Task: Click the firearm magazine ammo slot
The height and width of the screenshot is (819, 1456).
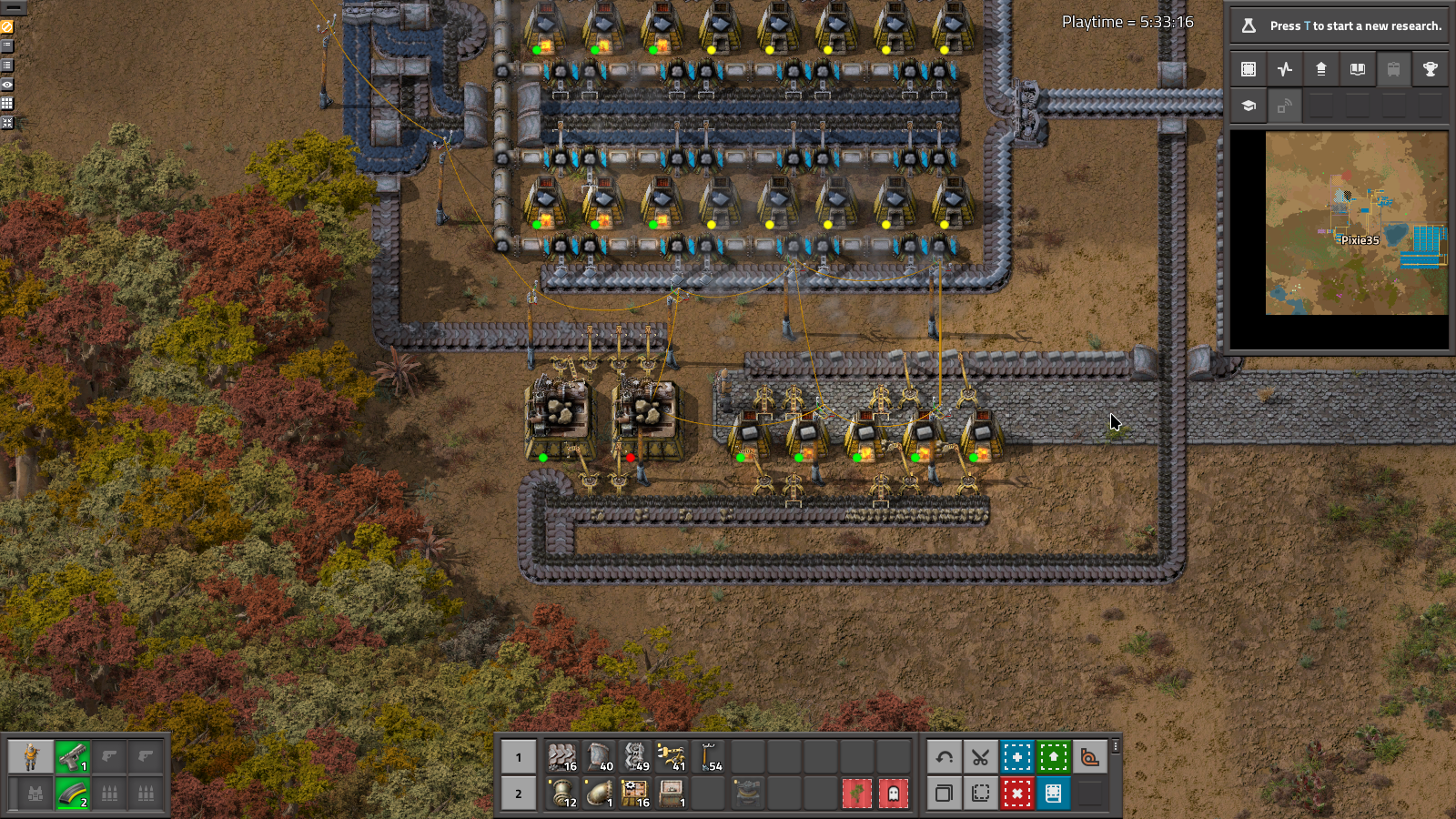Action: (73, 794)
